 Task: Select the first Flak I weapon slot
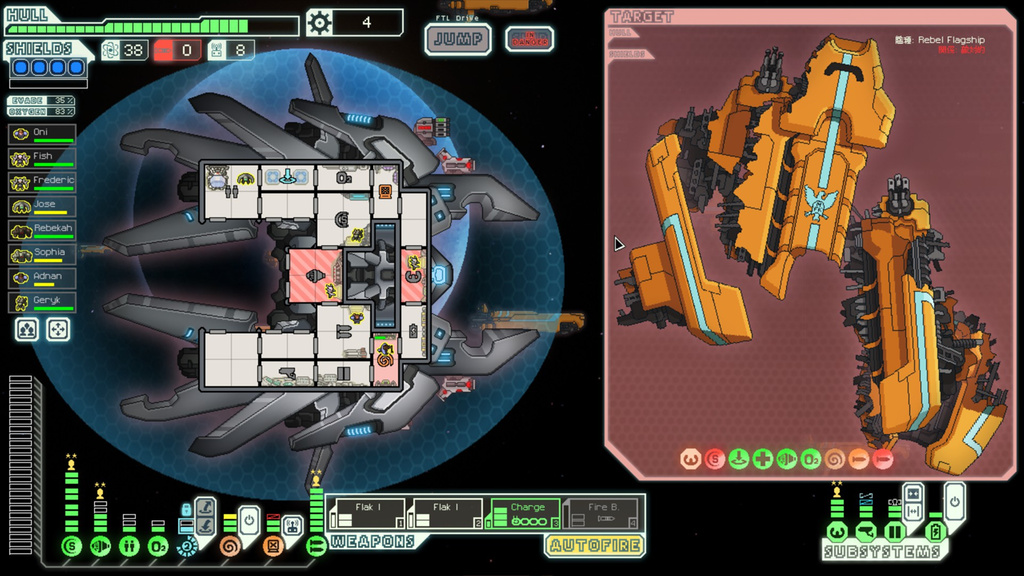coord(366,513)
